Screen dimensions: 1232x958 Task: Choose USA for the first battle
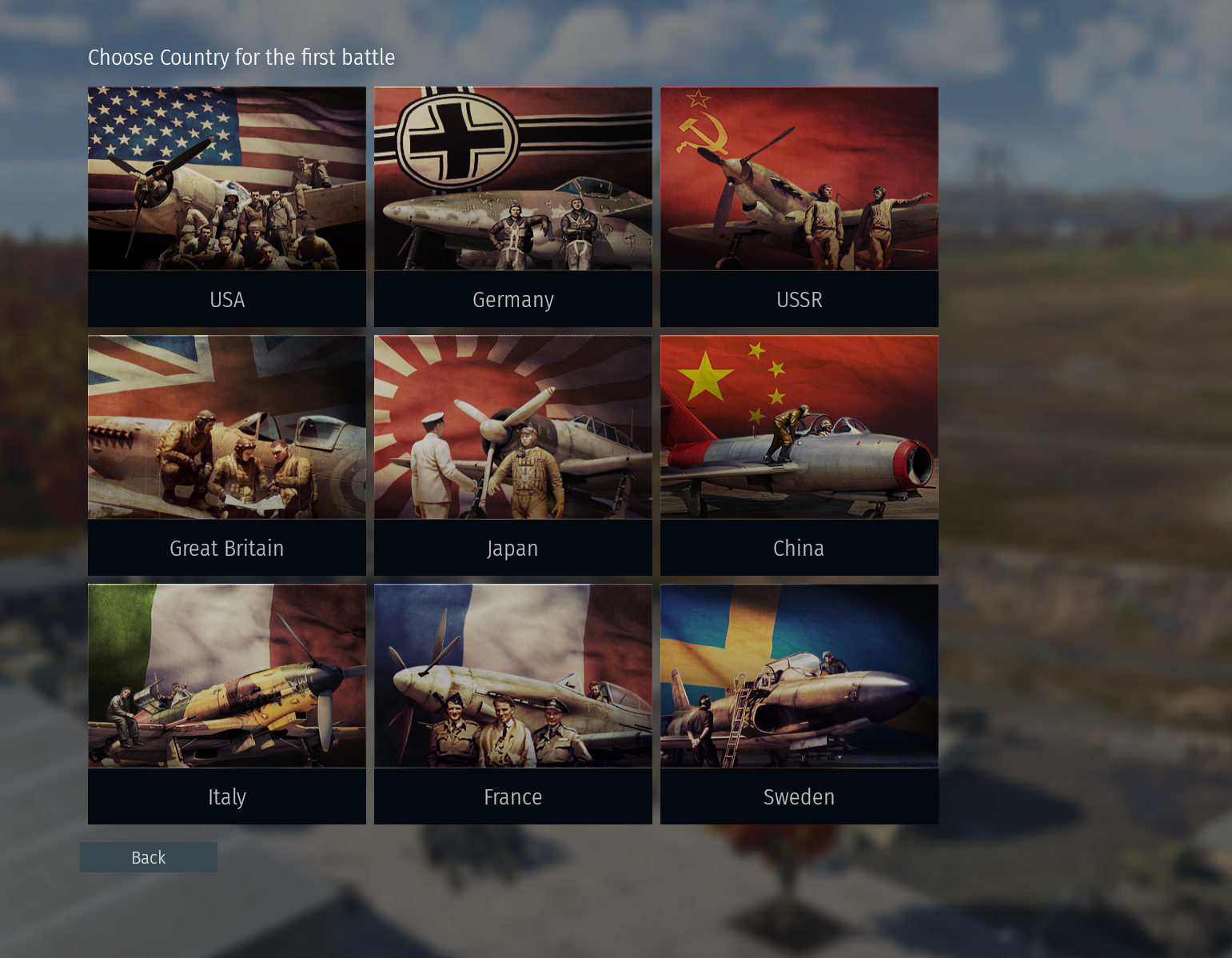(x=226, y=206)
